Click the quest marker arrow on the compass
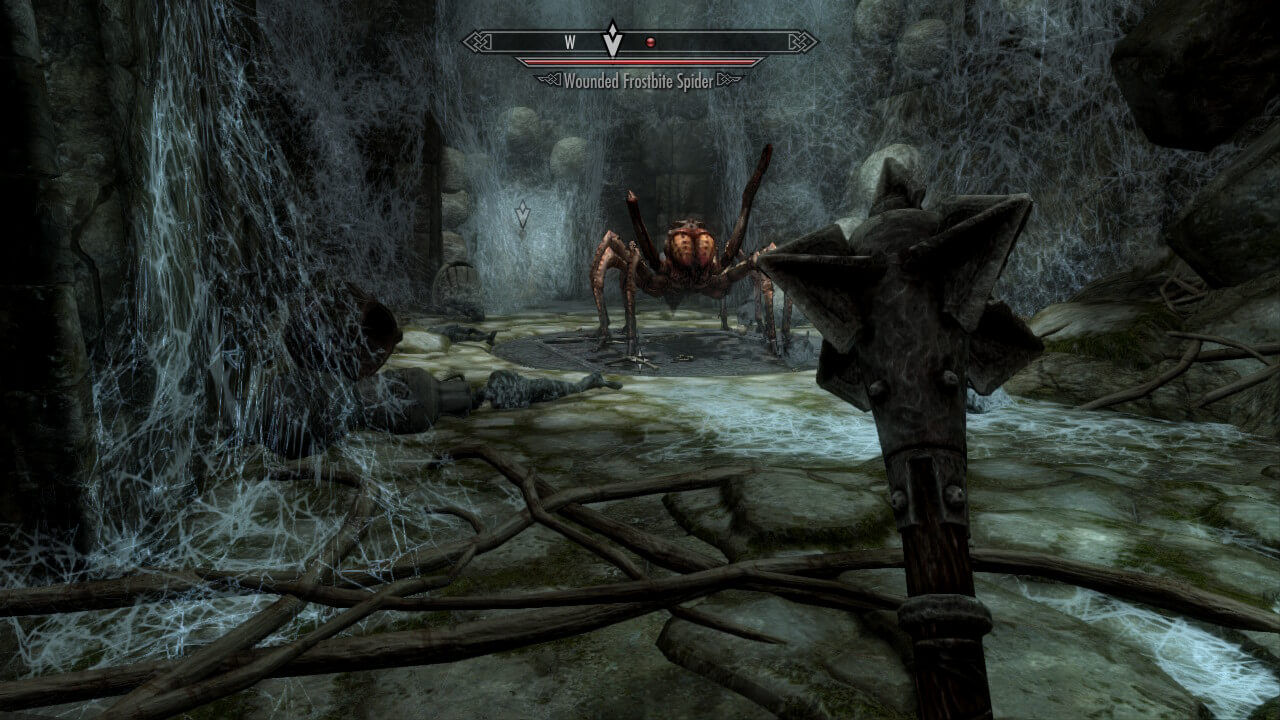 click(x=611, y=40)
